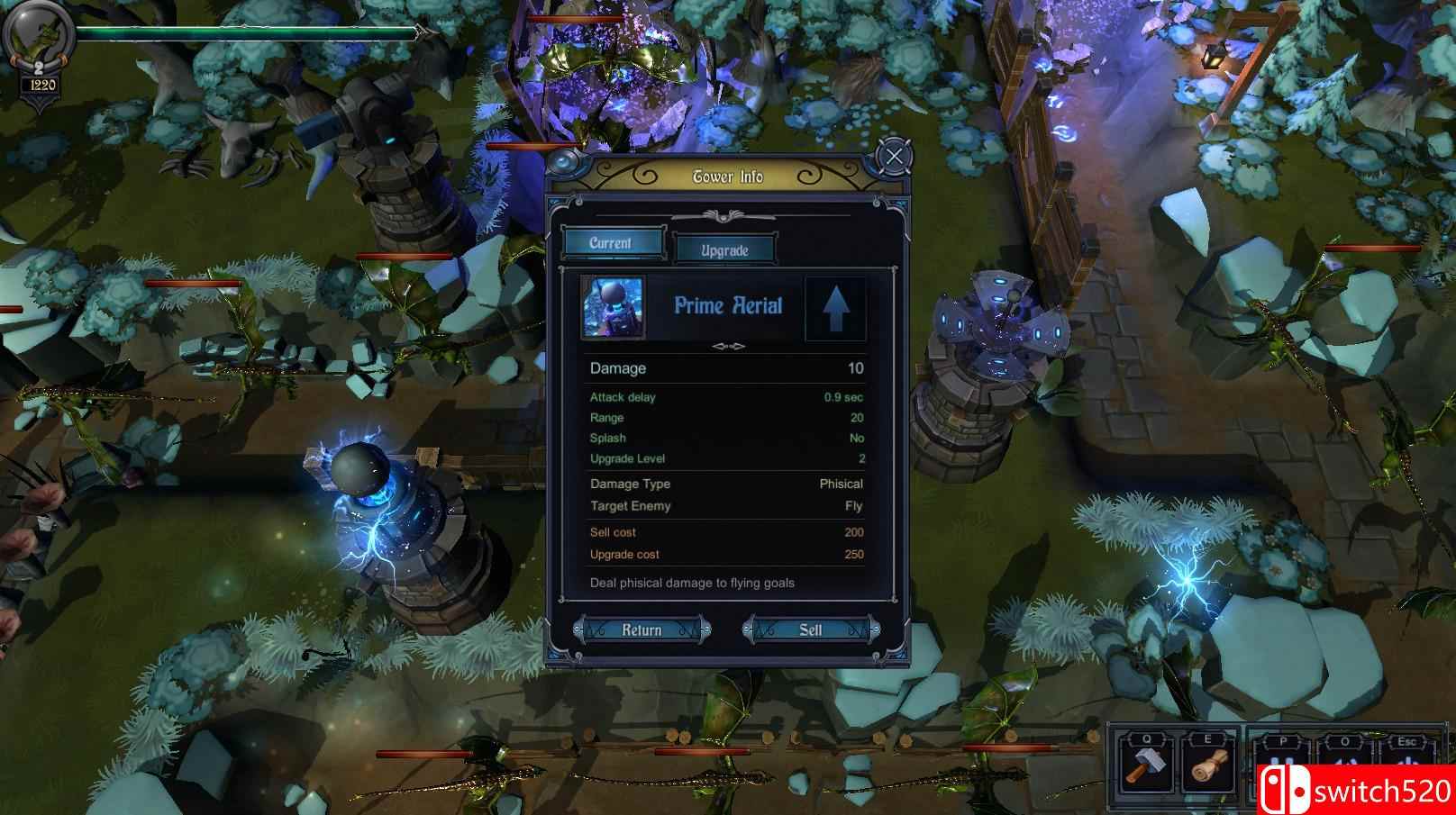This screenshot has height=815, width=1456.
Task: Expand the diamond divider under Prime Aerial
Action: pyautogui.click(x=727, y=345)
